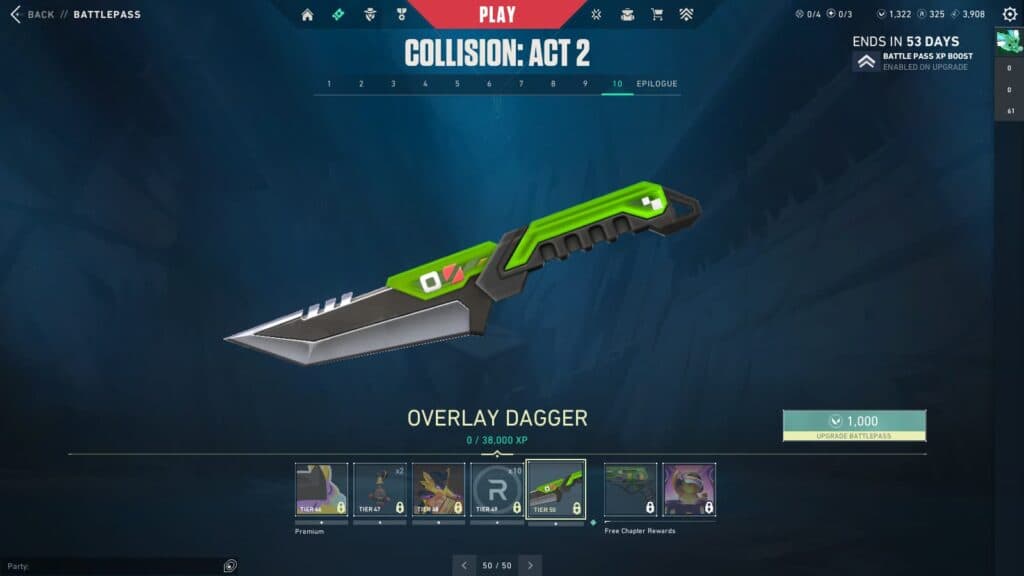This screenshot has height=576, width=1024.
Task: Open the home screen via house icon
Action: pyautogui.click(x=307, y=15)
